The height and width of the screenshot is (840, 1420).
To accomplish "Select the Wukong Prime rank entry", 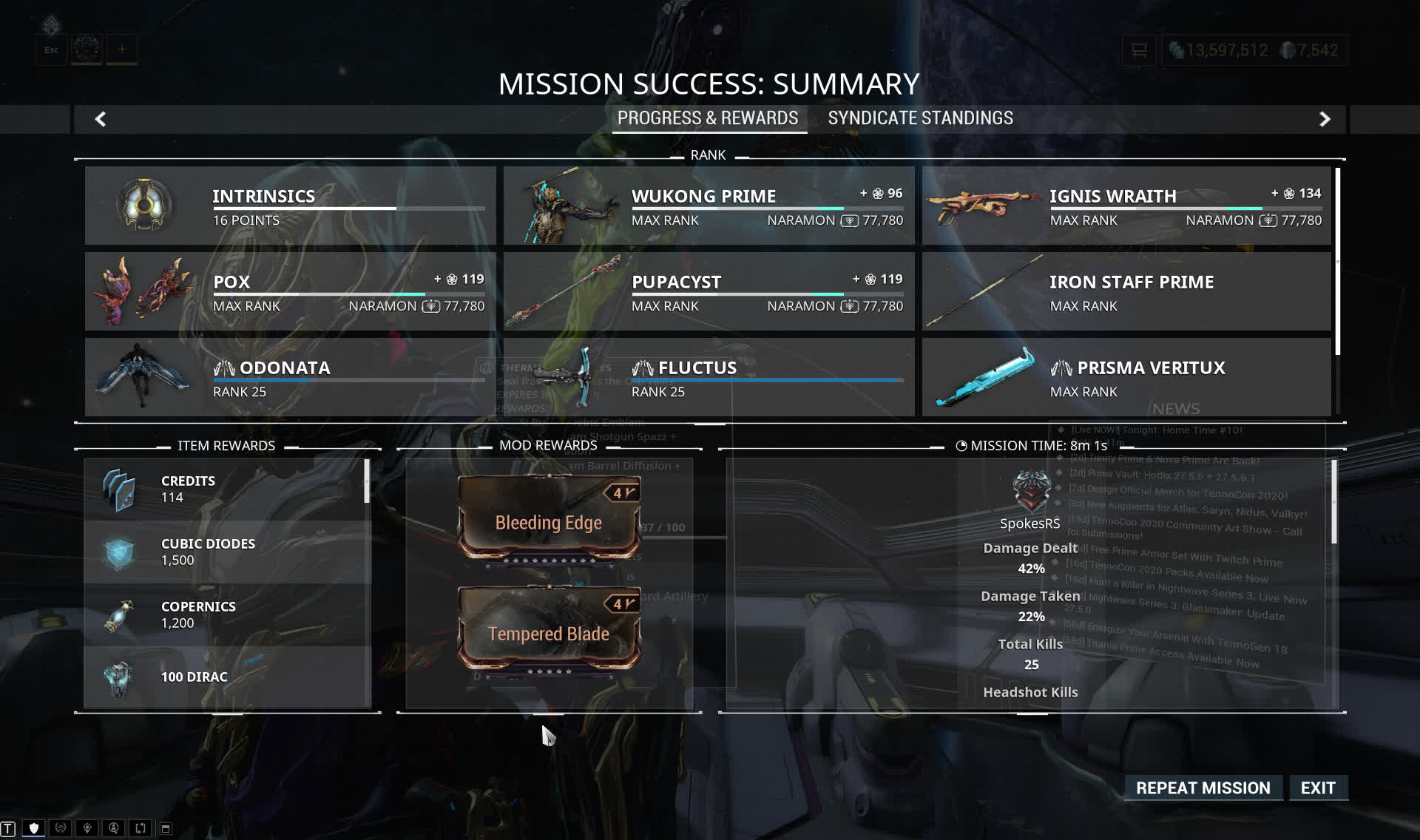I will (x=709, y=206).
